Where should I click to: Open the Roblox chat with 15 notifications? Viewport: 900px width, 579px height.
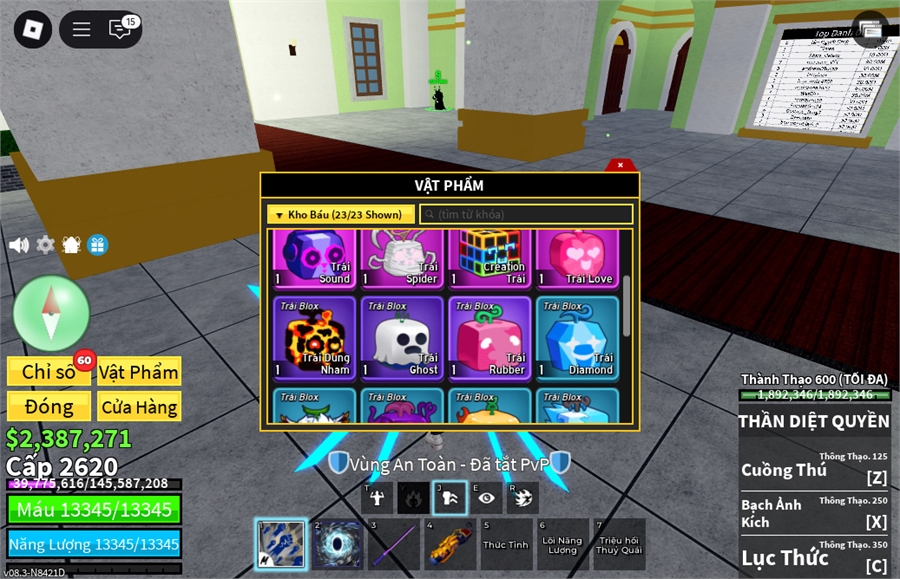tap(121, 29)
